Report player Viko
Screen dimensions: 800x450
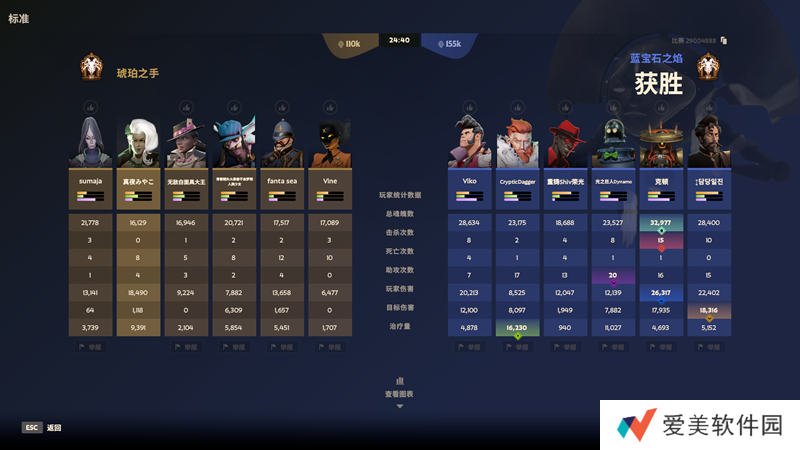(x=469, y=347)
